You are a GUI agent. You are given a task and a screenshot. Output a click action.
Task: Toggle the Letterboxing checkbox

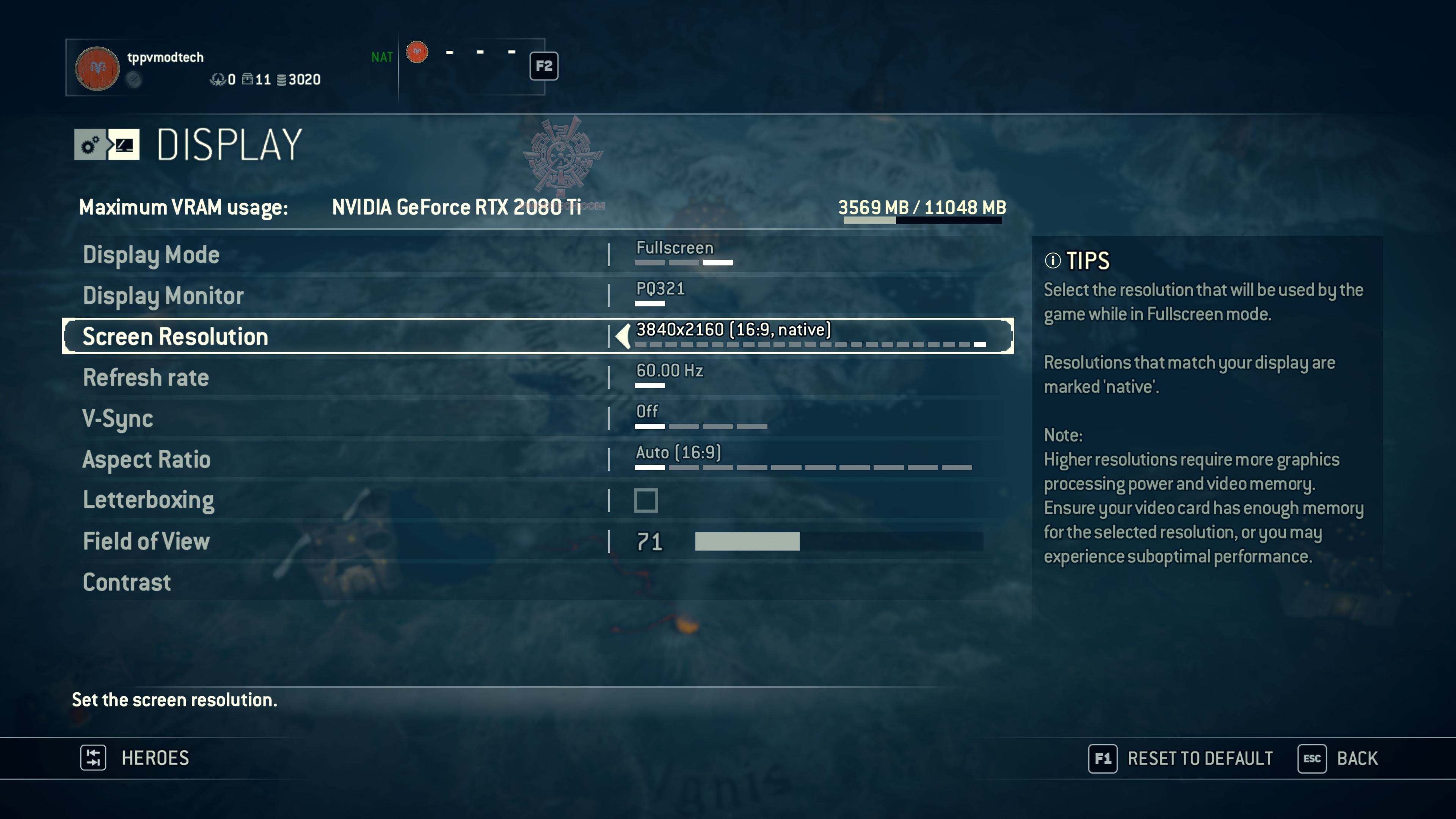pos(645,501)
